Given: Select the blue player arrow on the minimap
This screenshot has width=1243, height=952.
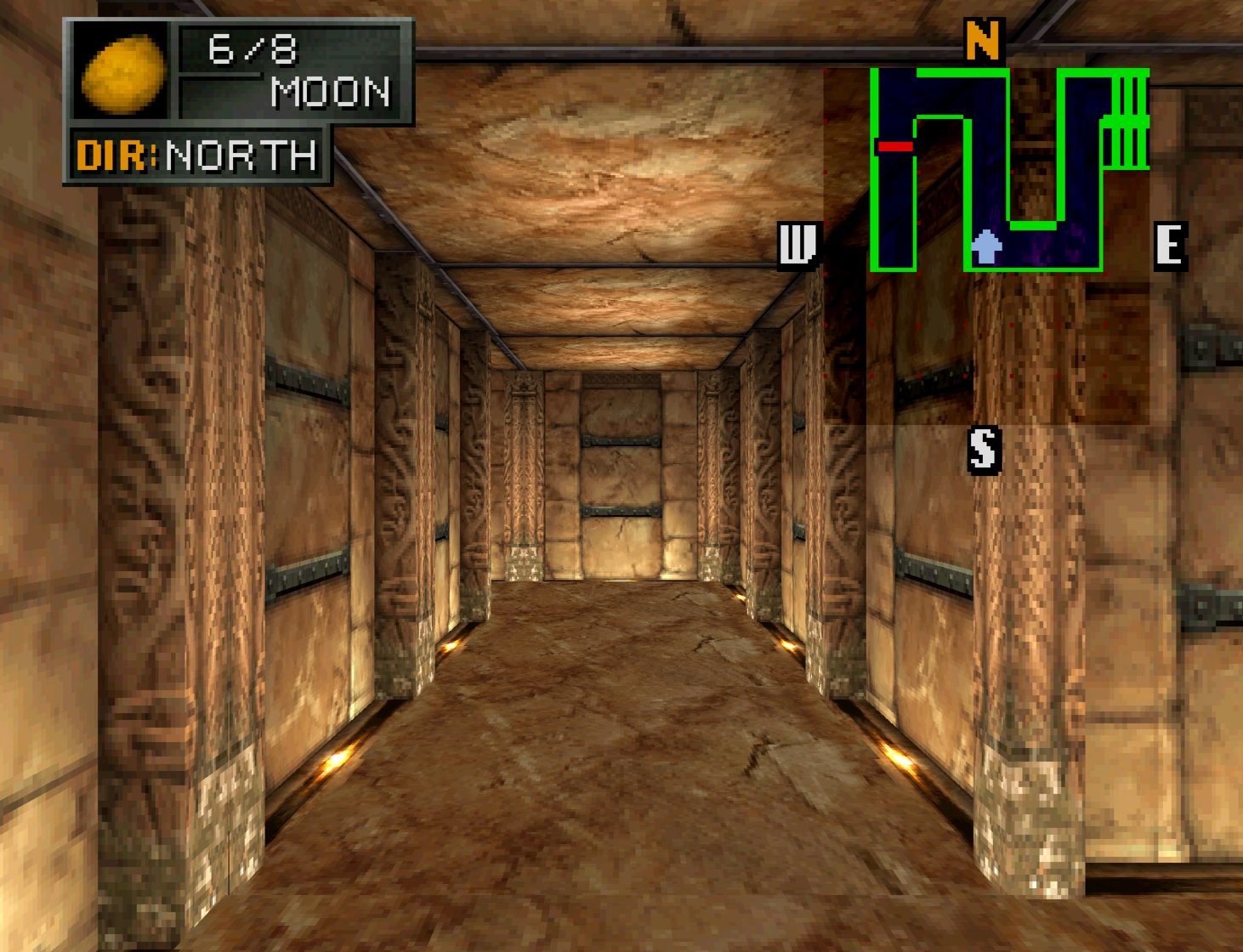Looking at the screenshot, I should (986, 246).
